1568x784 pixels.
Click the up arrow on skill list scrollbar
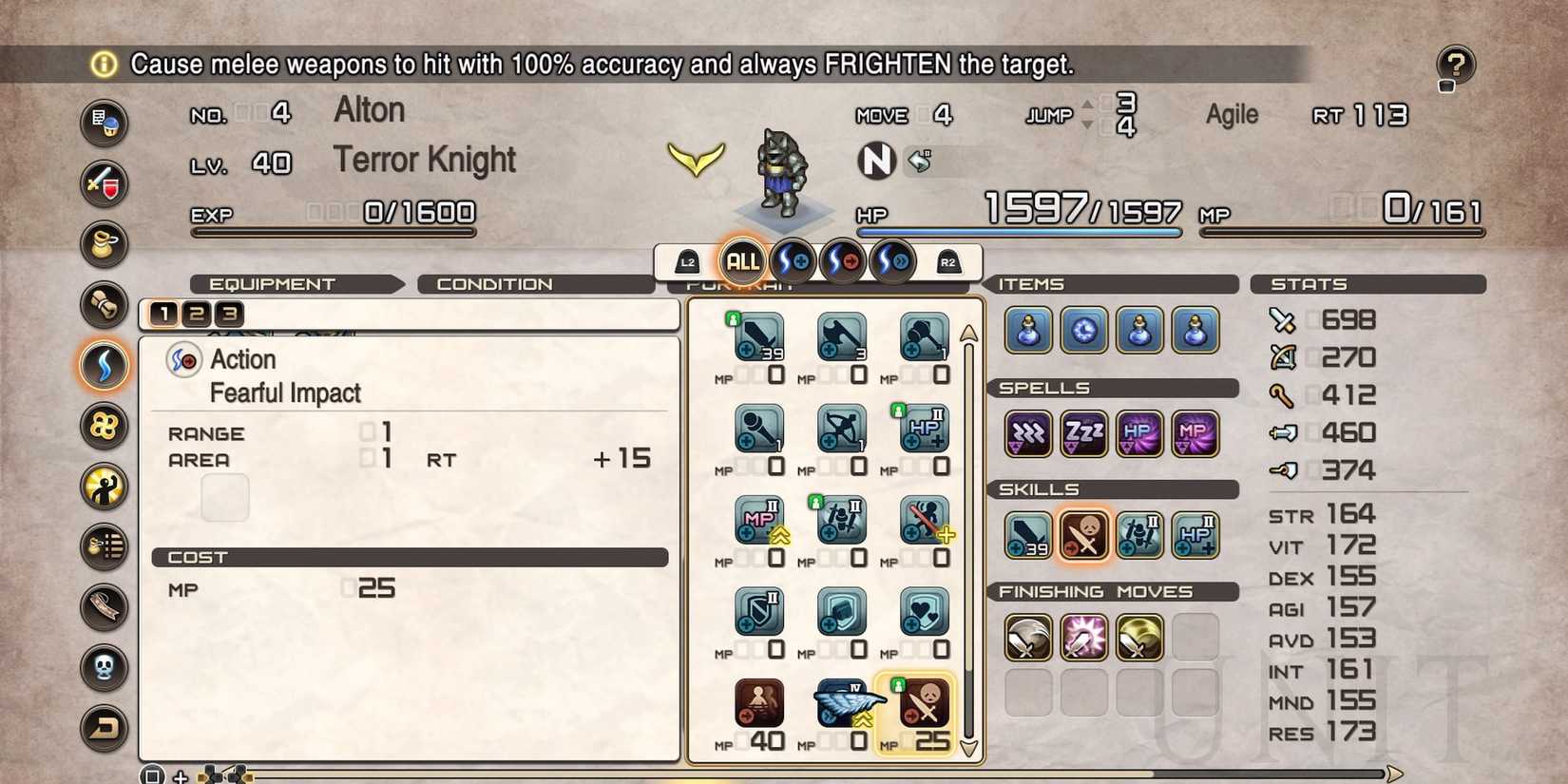pos(968,332)
